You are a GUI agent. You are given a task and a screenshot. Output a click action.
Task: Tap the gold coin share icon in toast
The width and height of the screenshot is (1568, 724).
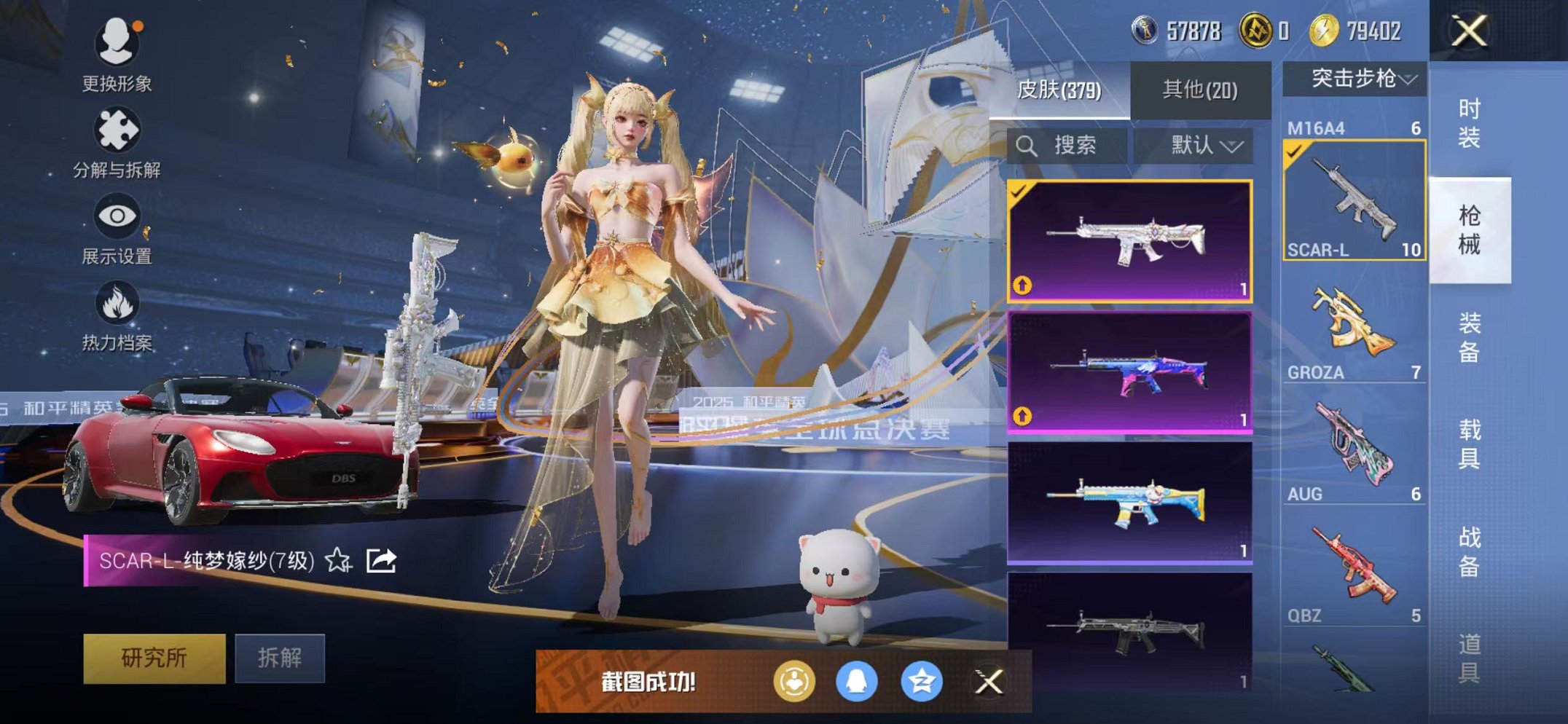tap(794, 683)
